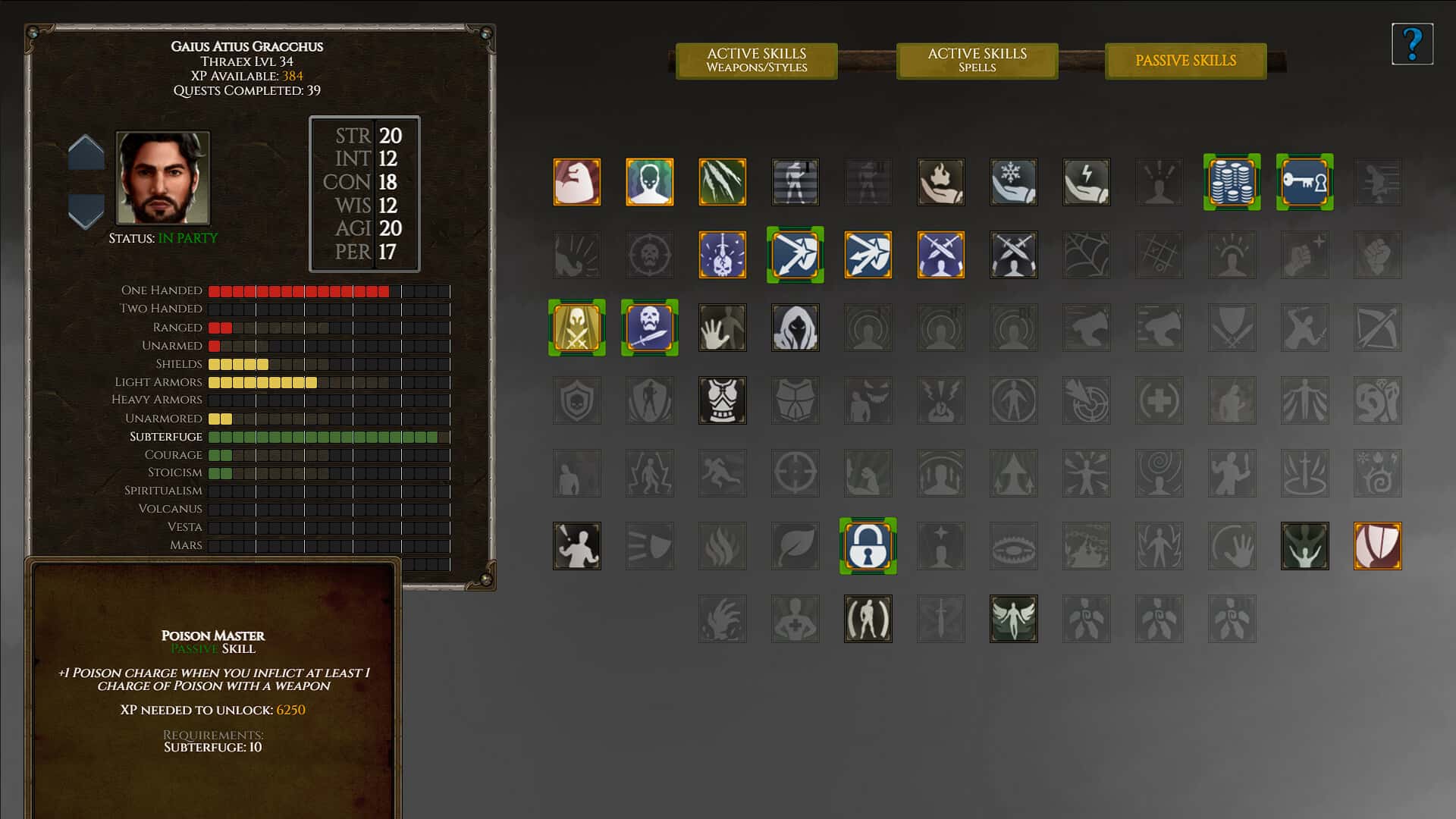
Task: Click the padlock skill with green border
Action: click(x=868, y=546)
